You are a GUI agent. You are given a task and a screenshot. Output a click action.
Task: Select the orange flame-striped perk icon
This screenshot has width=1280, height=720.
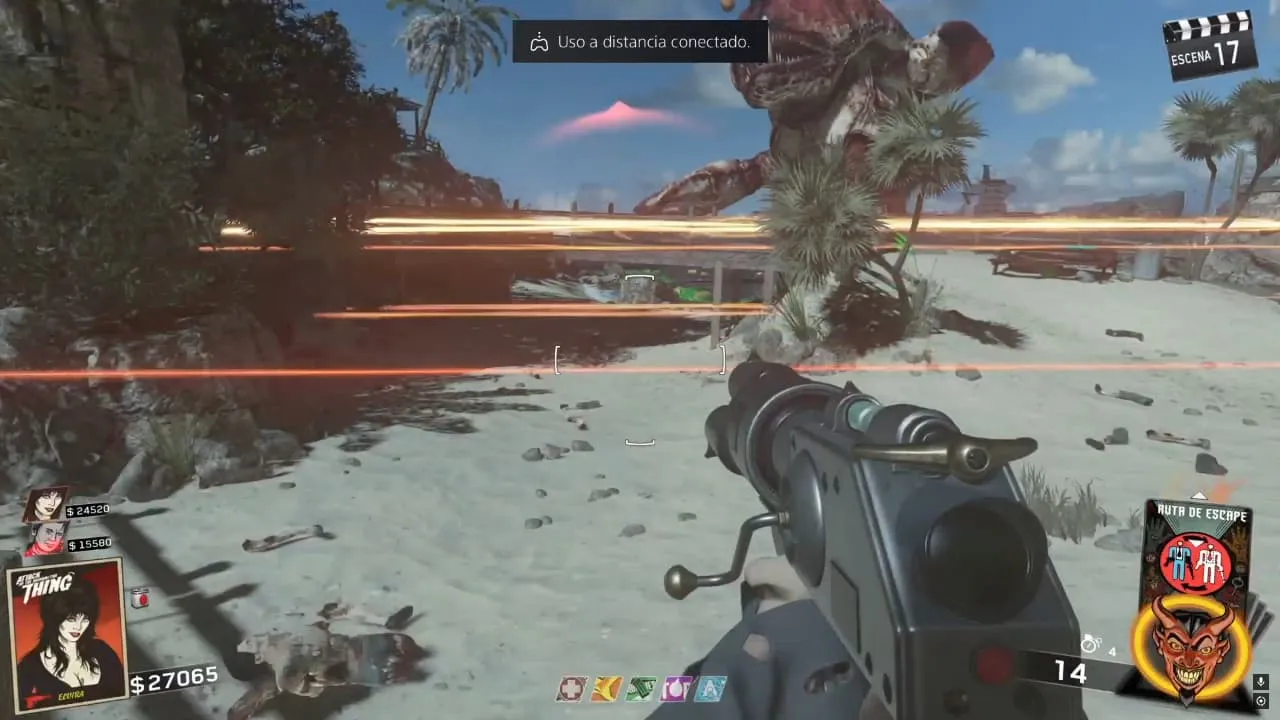point(605,689)
